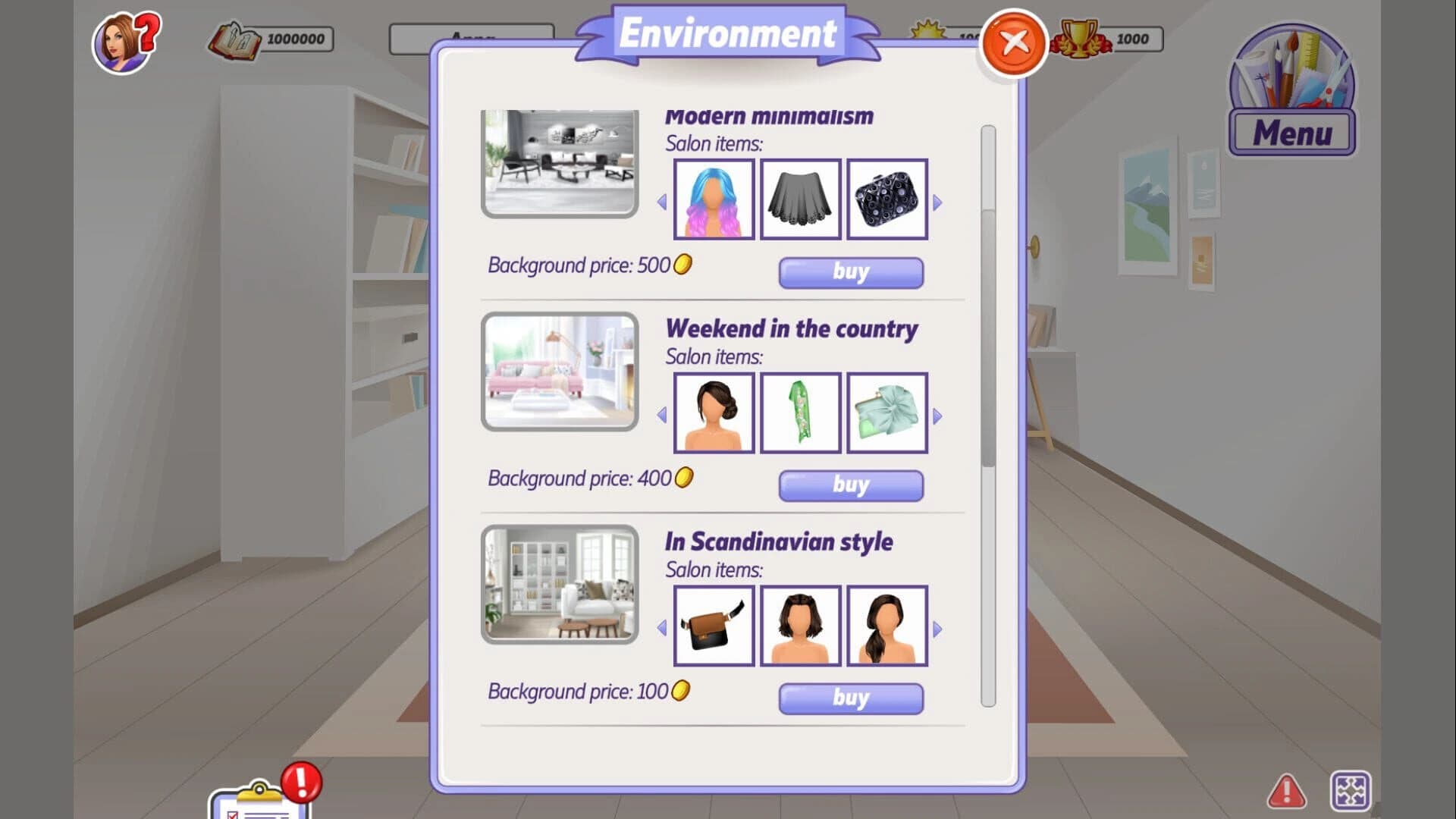Buy the Modern minimalism background
The height and width of the screenshot is (819, 1456).
coord(849,272)
